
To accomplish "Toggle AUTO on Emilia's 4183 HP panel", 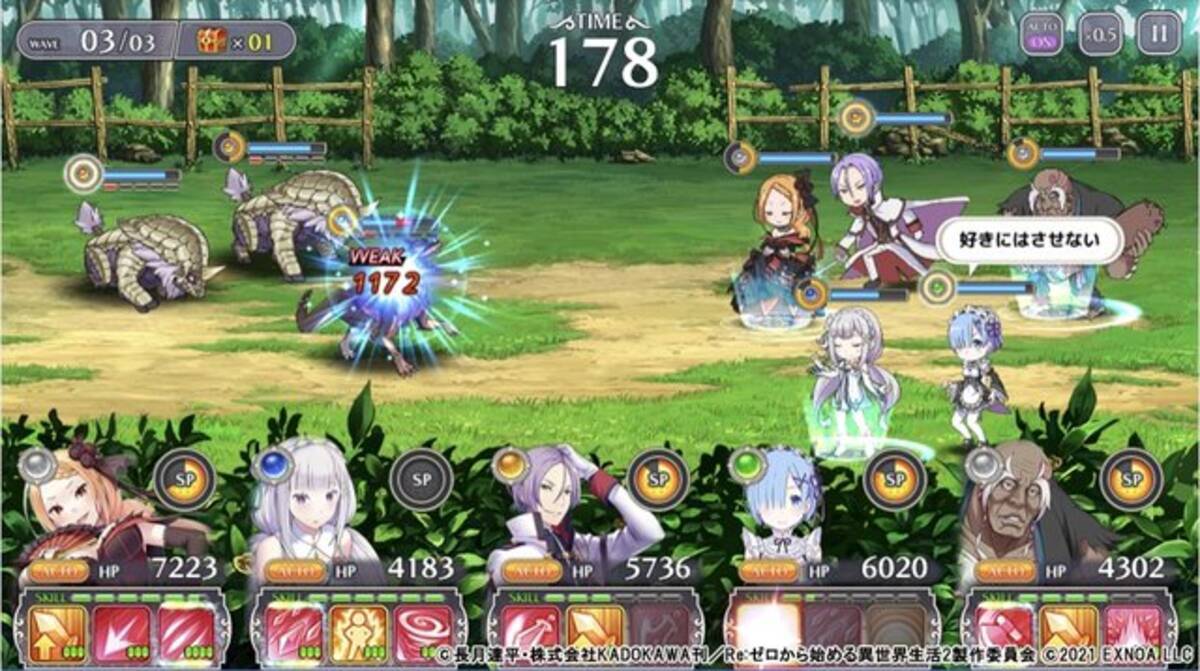I will coord(296,571).
